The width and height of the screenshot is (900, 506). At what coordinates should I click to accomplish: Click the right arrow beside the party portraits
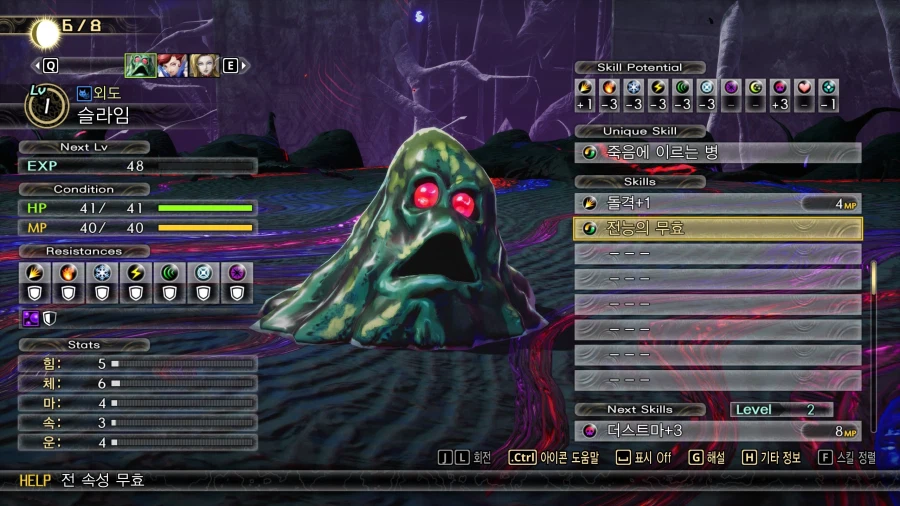[x=245, y=66]
